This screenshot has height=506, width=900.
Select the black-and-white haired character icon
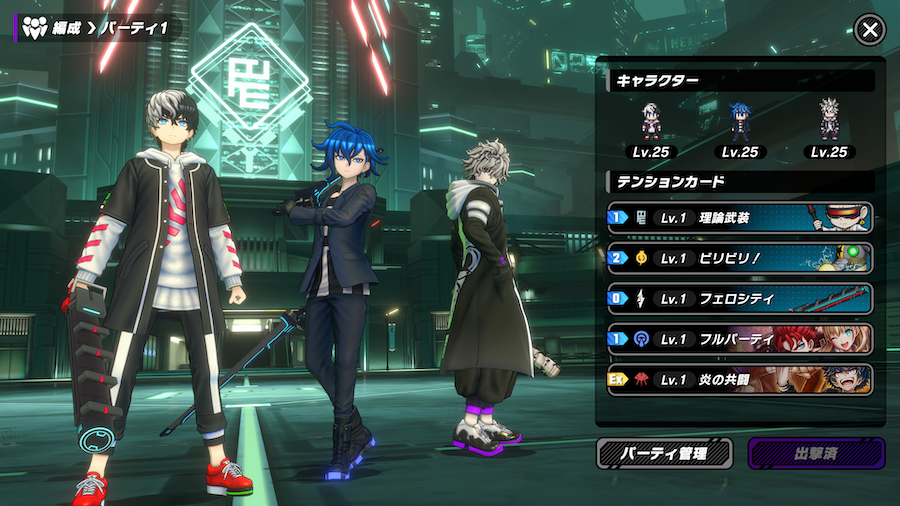652,124
